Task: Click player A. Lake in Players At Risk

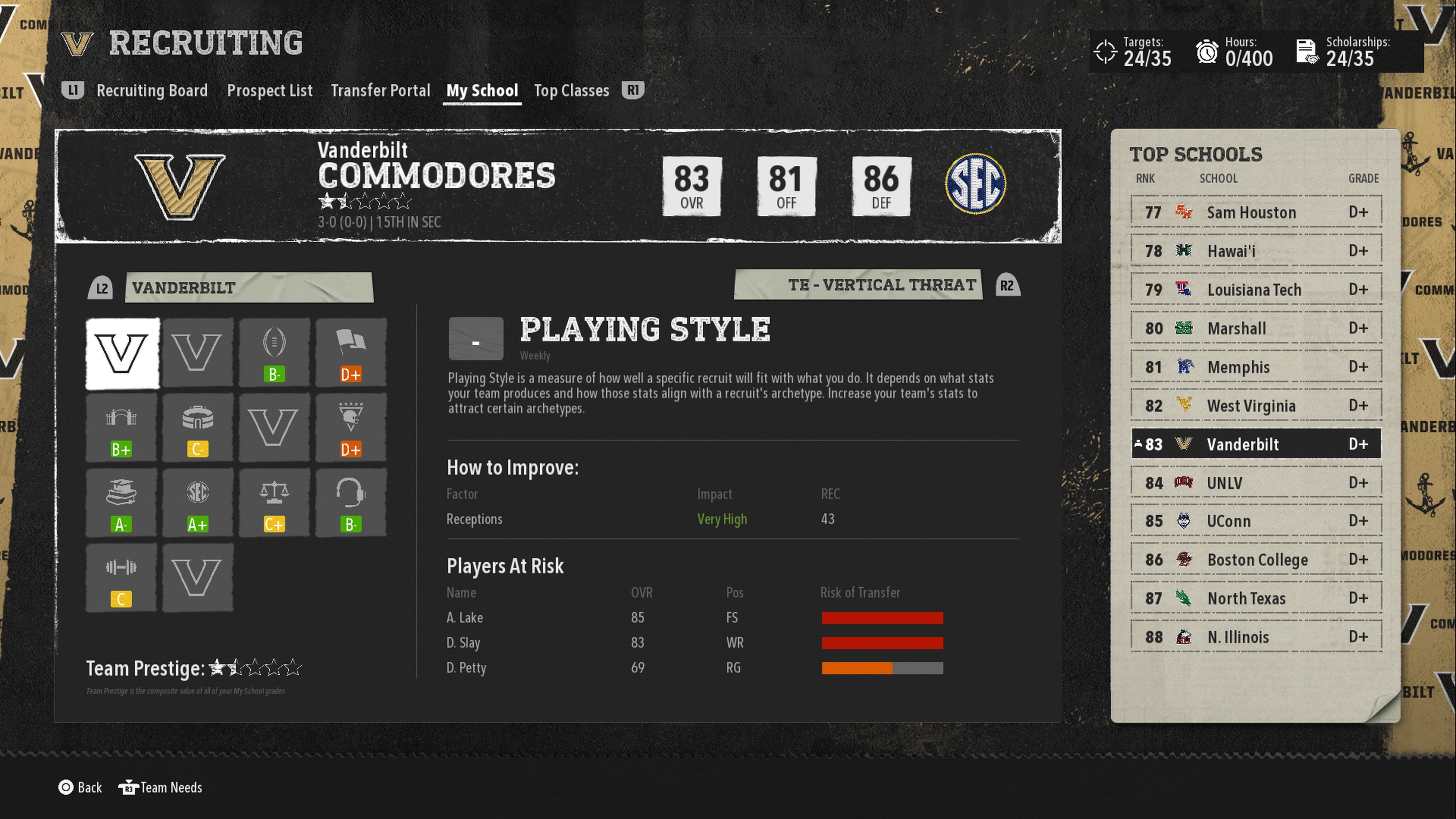Action: click(x=464, y=618)
